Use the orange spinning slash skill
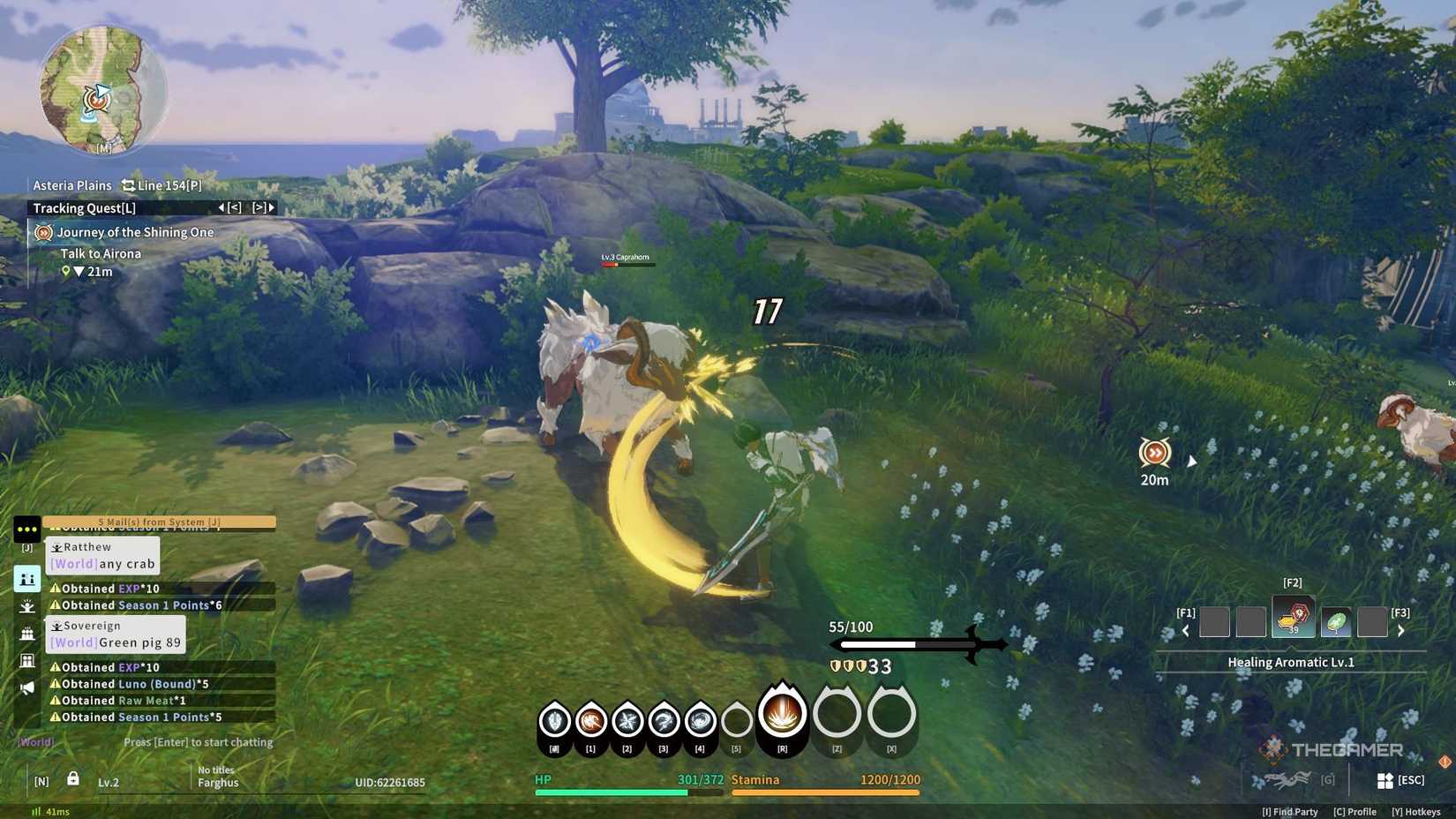This screenshot has width=1456, height=819. point(590,722)
